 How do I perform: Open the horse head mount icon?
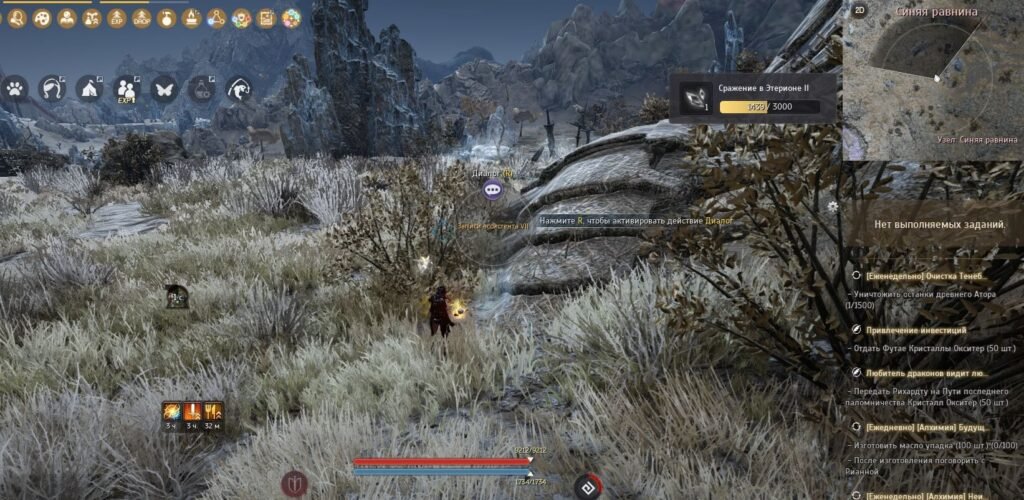point(238,88)
